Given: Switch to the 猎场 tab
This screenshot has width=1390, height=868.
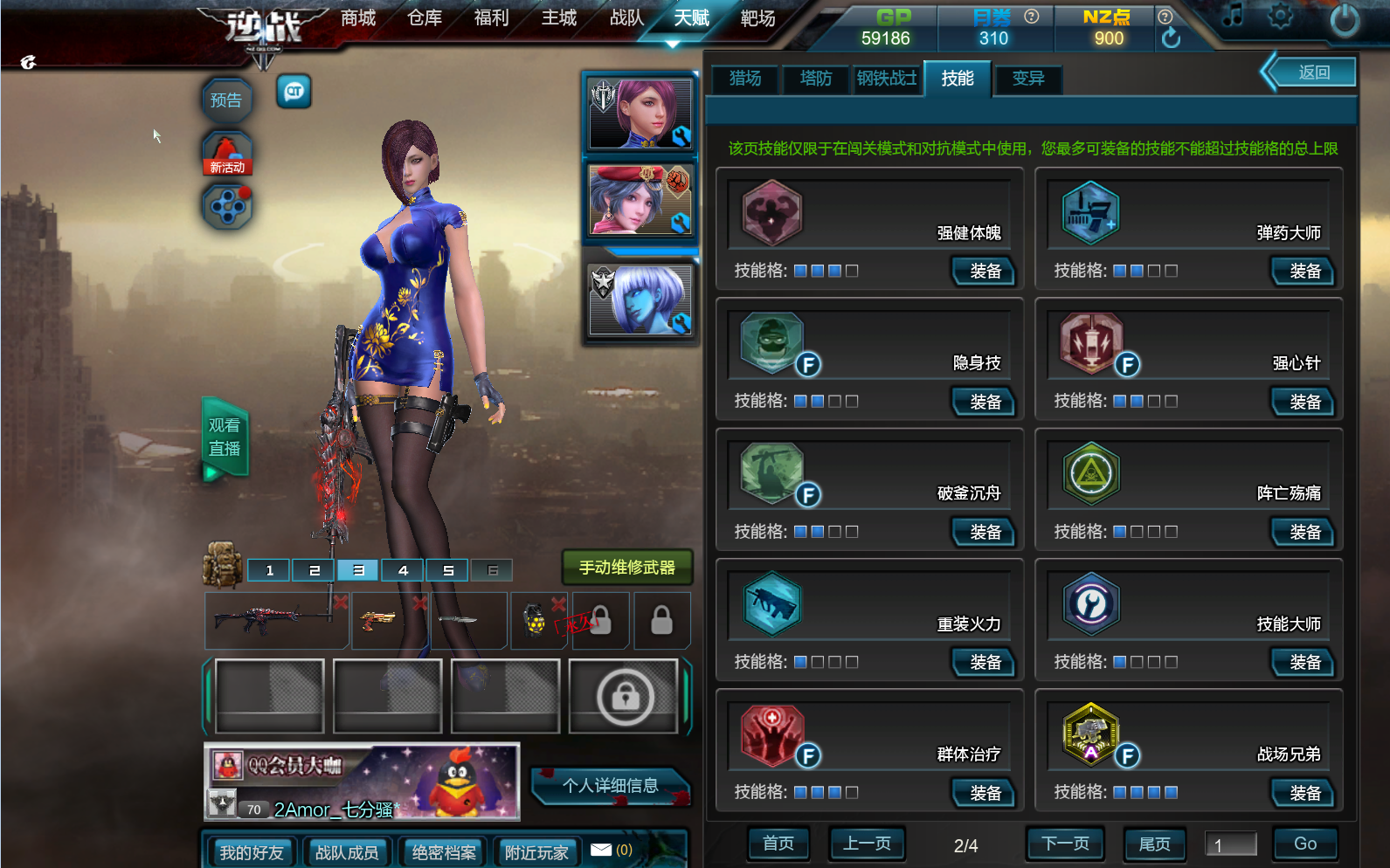Looking at the screenshot, I should [x=745, y=79].
